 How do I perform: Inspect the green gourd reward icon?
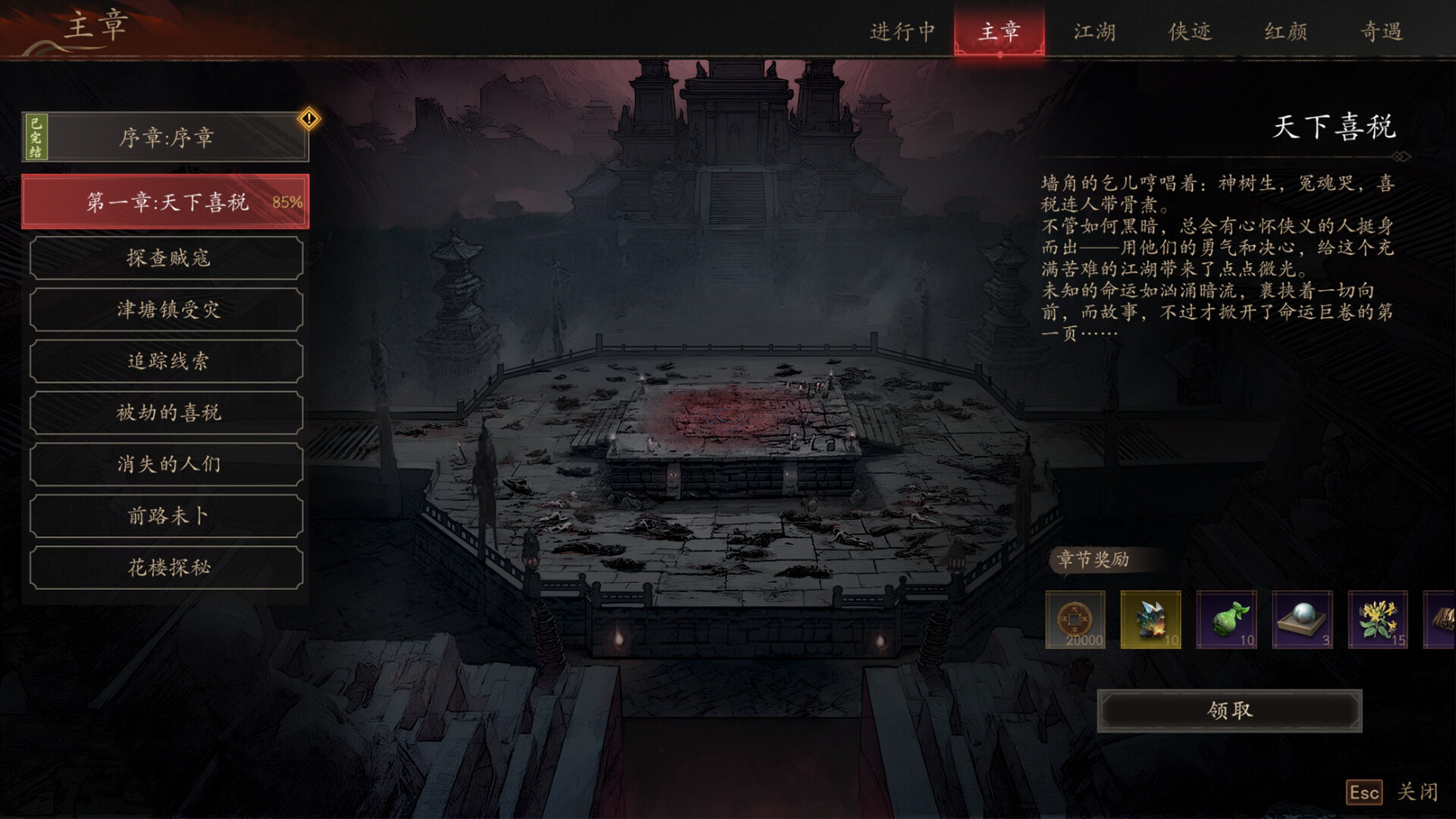click(x=1227, y=620)
